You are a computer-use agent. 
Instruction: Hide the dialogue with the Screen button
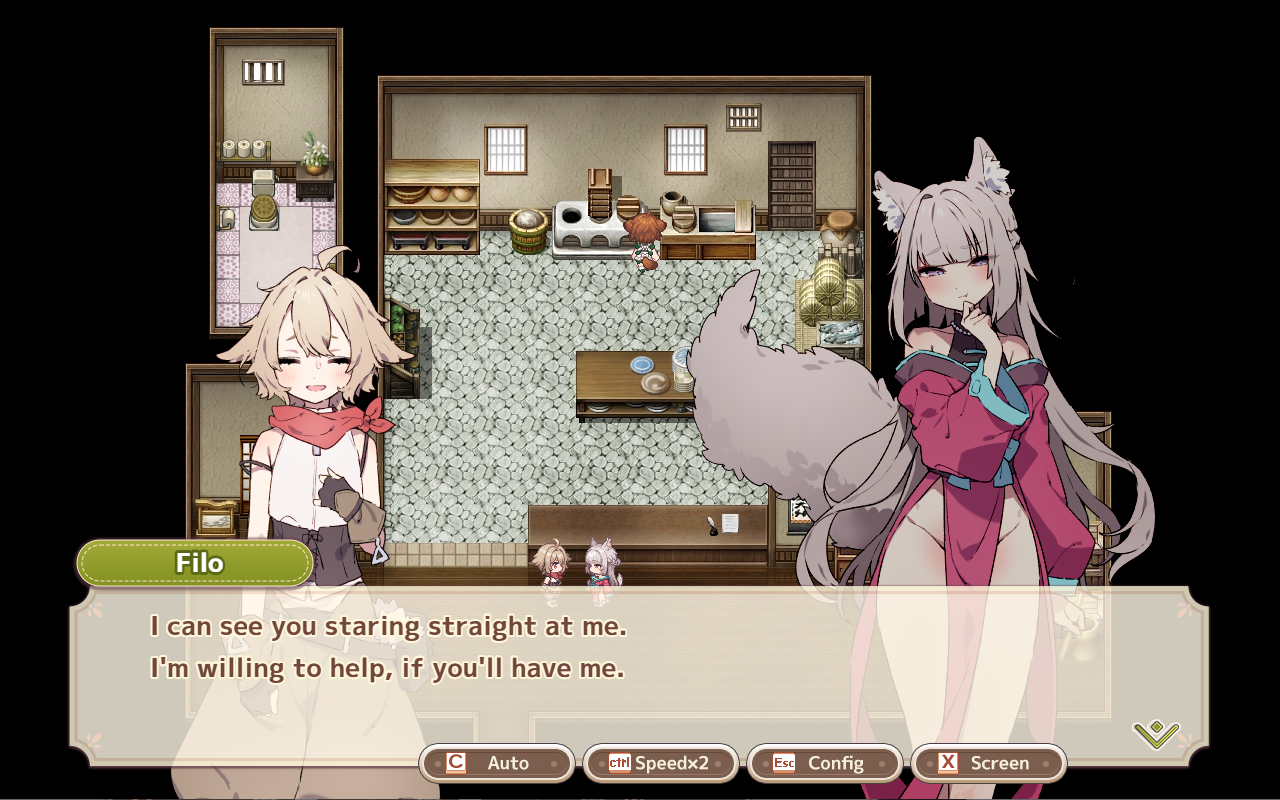(x=989, y=763)
